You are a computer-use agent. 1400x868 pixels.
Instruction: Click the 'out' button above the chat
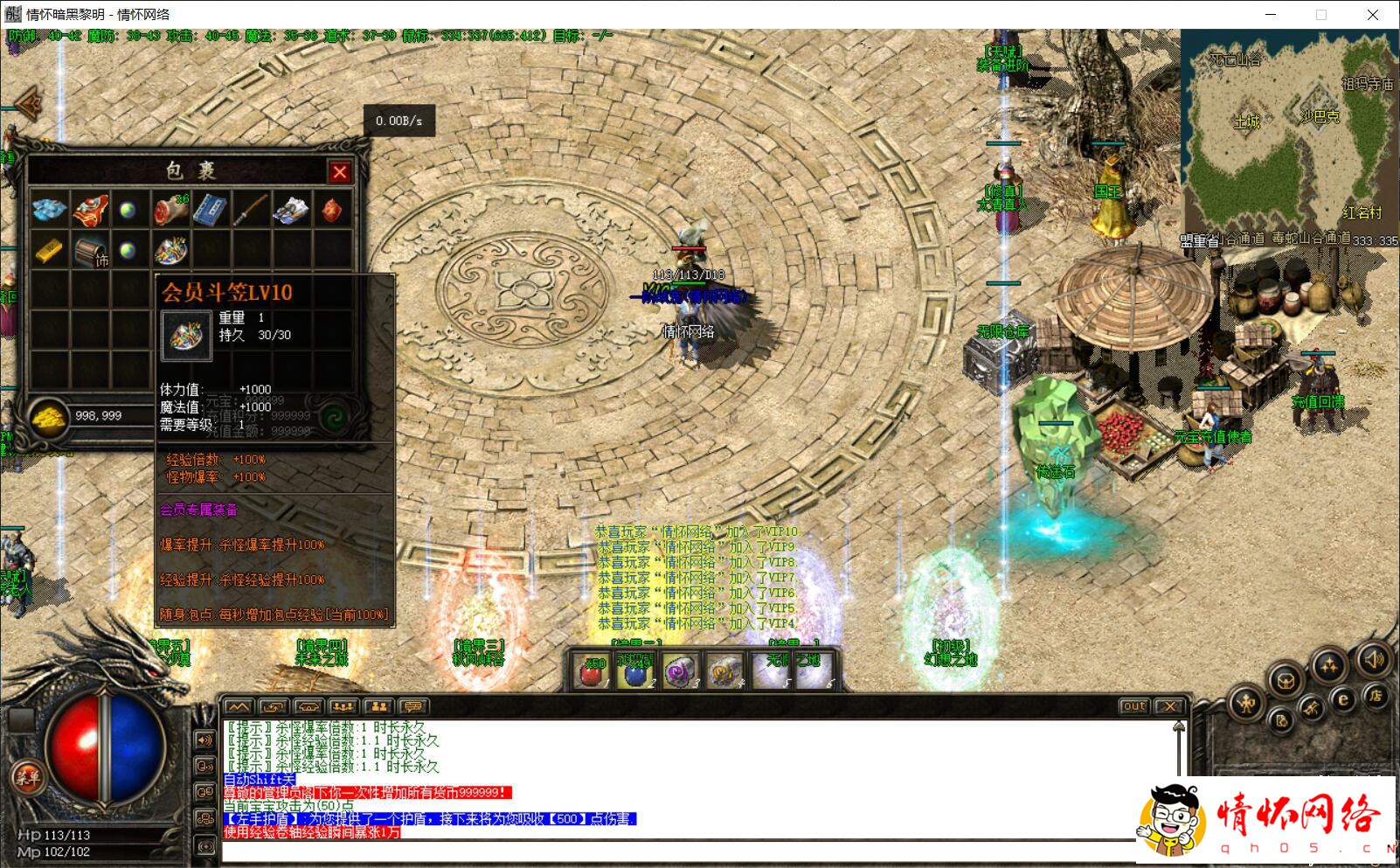[1133, 706]
